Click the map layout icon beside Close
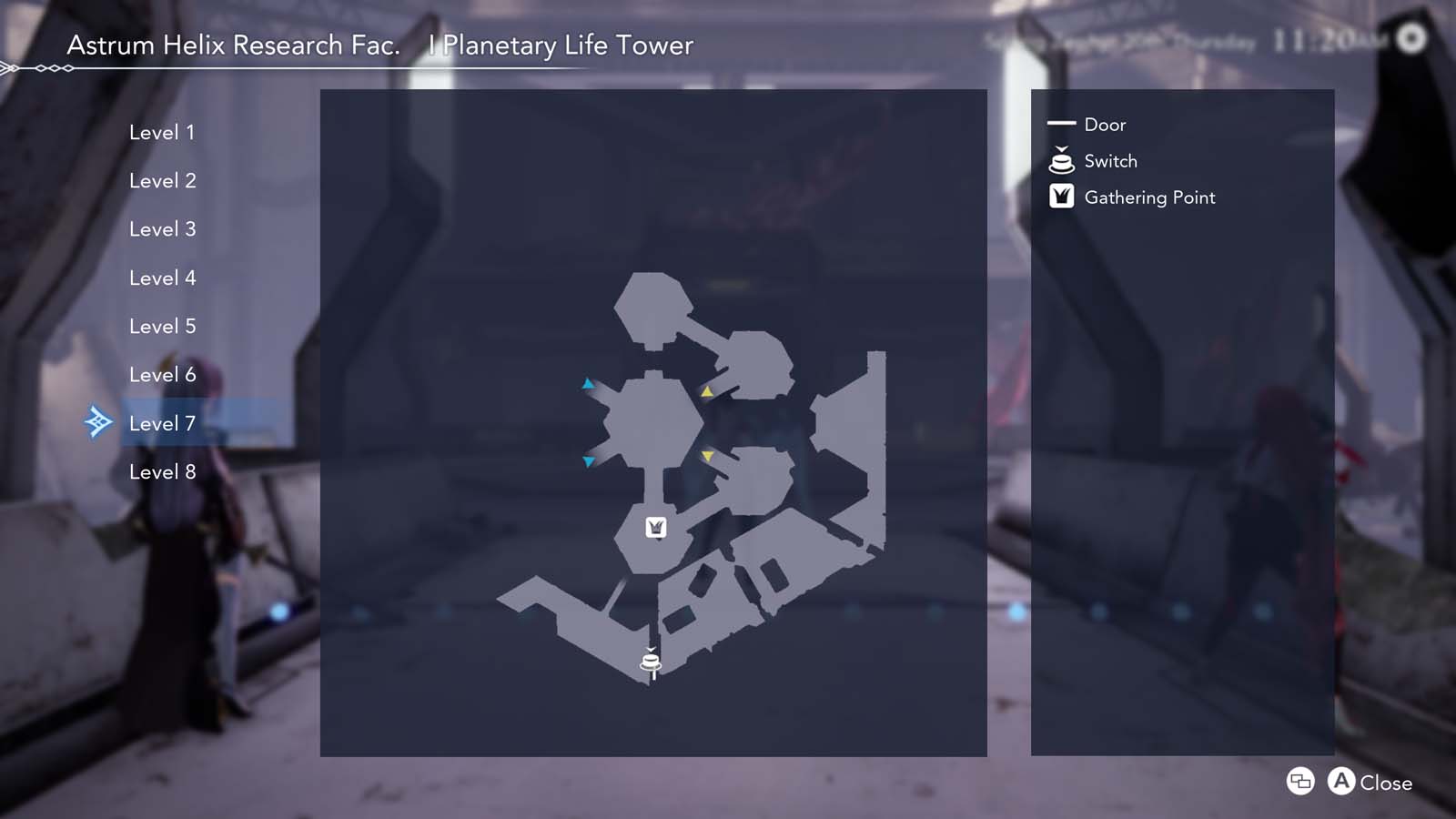Image resolution: width=1456 pixels, height=819 pixels. click(x=1299, y=782)
